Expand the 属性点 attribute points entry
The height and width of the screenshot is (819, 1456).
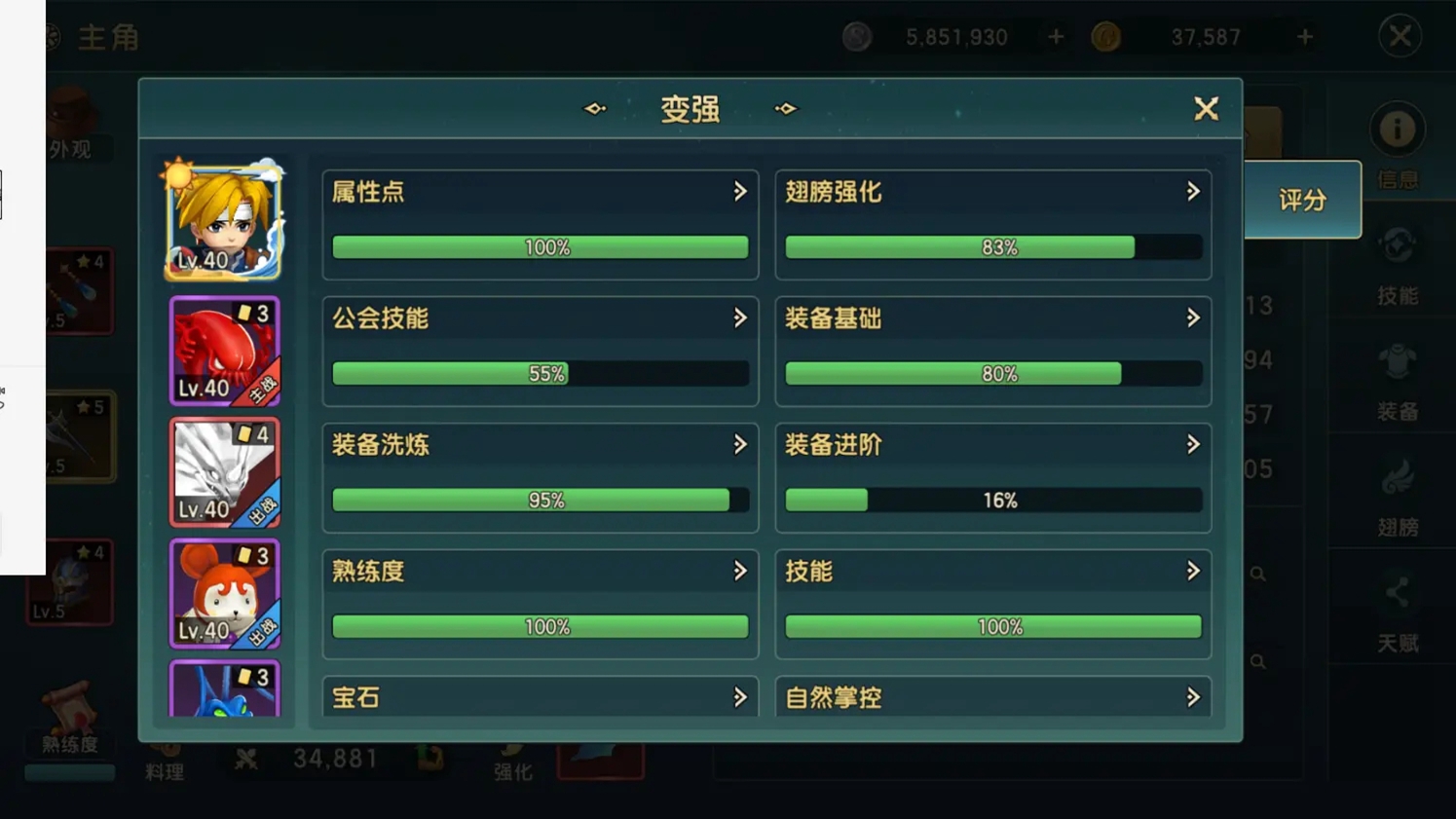[x=541, y=193]
